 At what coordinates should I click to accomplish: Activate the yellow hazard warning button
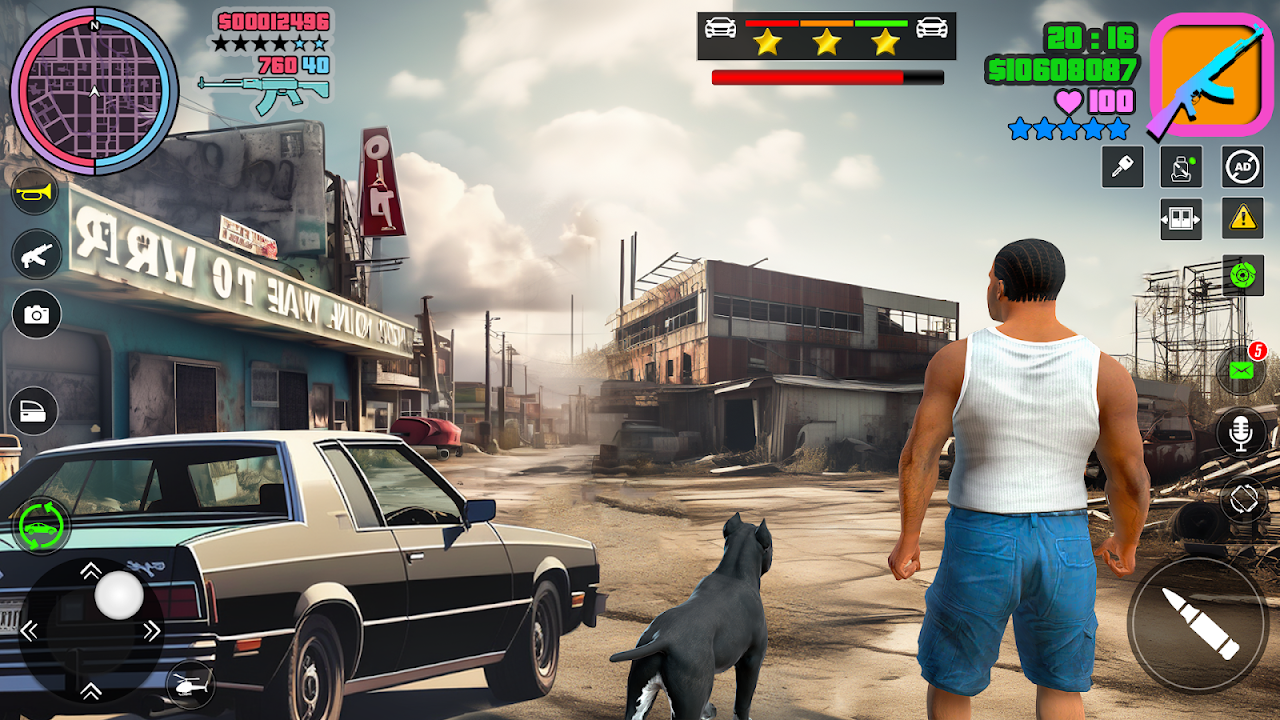(x=1242, y=217)
